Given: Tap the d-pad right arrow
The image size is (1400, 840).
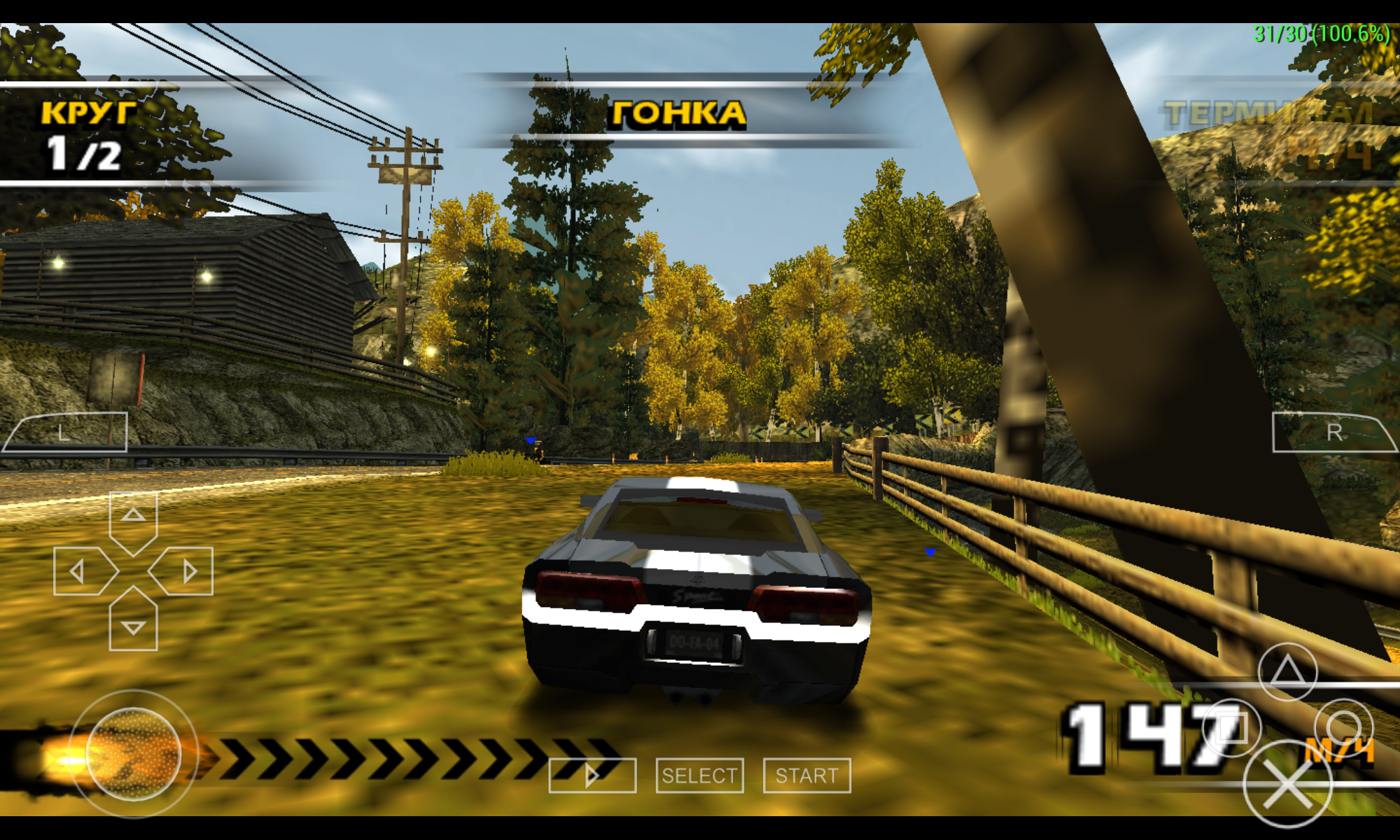Looking at the screenshot, I should (x=185, y=571).
